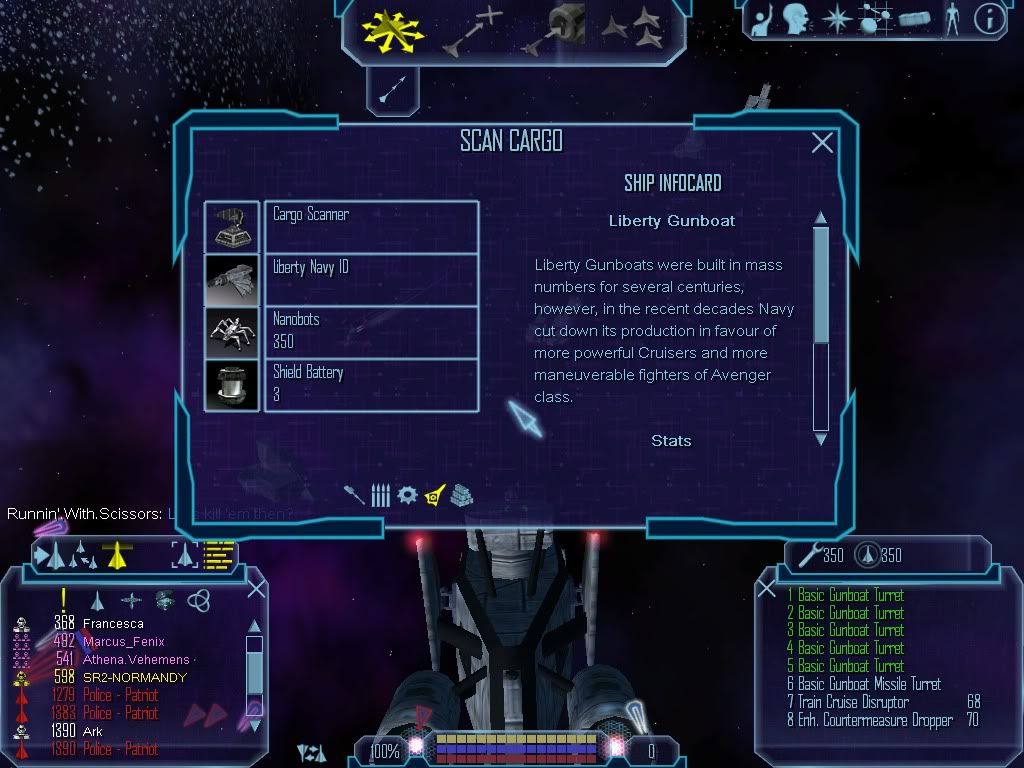Close the contact list panel

click(256, 589)
